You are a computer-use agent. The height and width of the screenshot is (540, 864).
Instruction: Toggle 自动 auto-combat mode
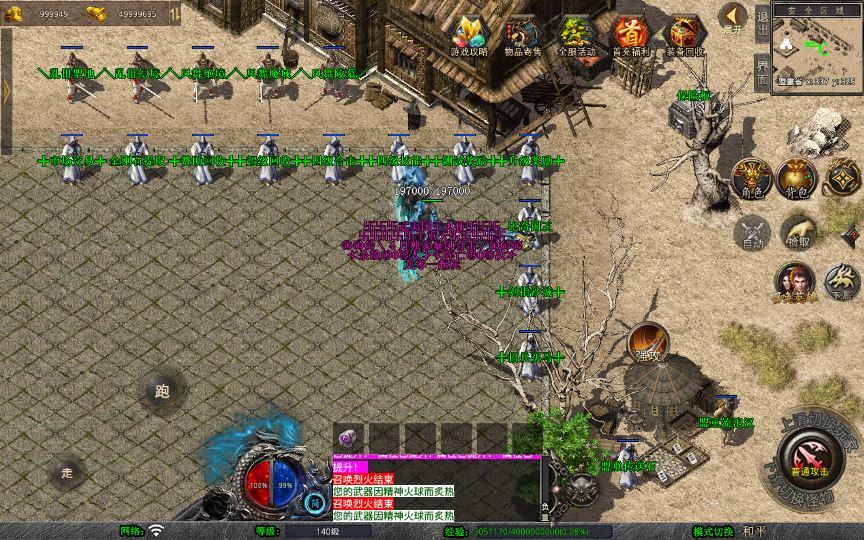click(x=750, y=233)
